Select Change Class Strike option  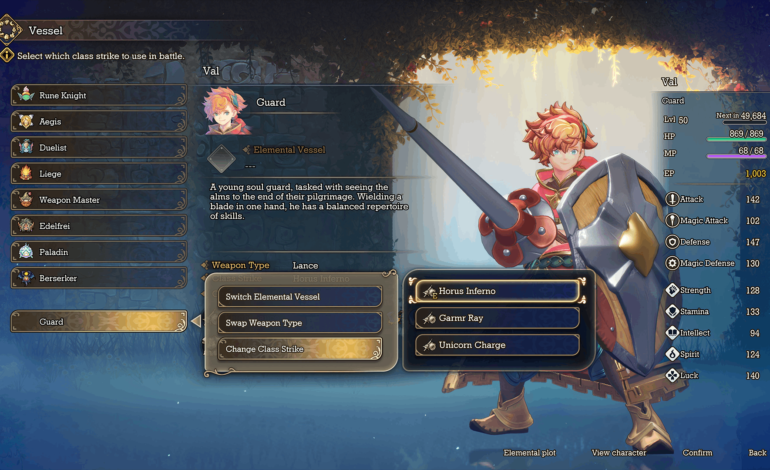(300, 349)
